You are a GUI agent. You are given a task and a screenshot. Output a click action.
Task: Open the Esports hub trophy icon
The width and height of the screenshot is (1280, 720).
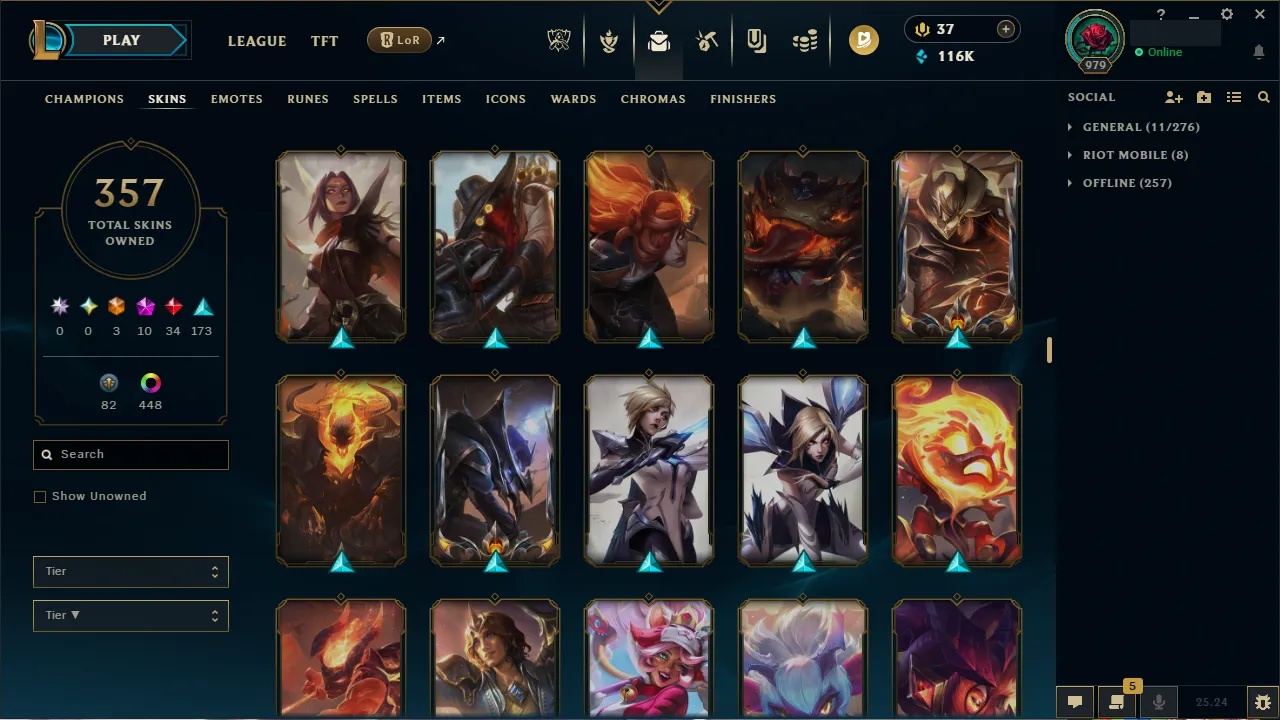559,40
